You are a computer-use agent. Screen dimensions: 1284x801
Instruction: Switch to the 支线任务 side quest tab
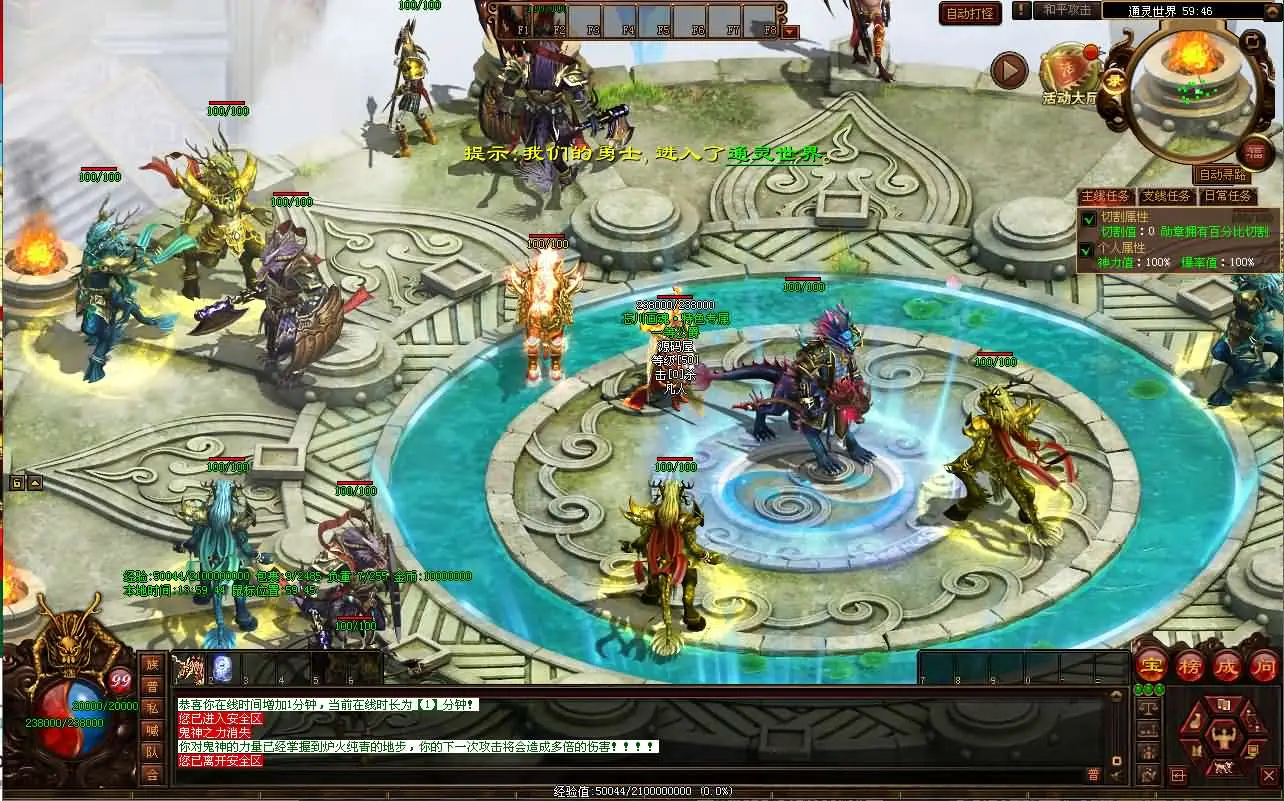pyautogui.click(x=1166, y=197)
